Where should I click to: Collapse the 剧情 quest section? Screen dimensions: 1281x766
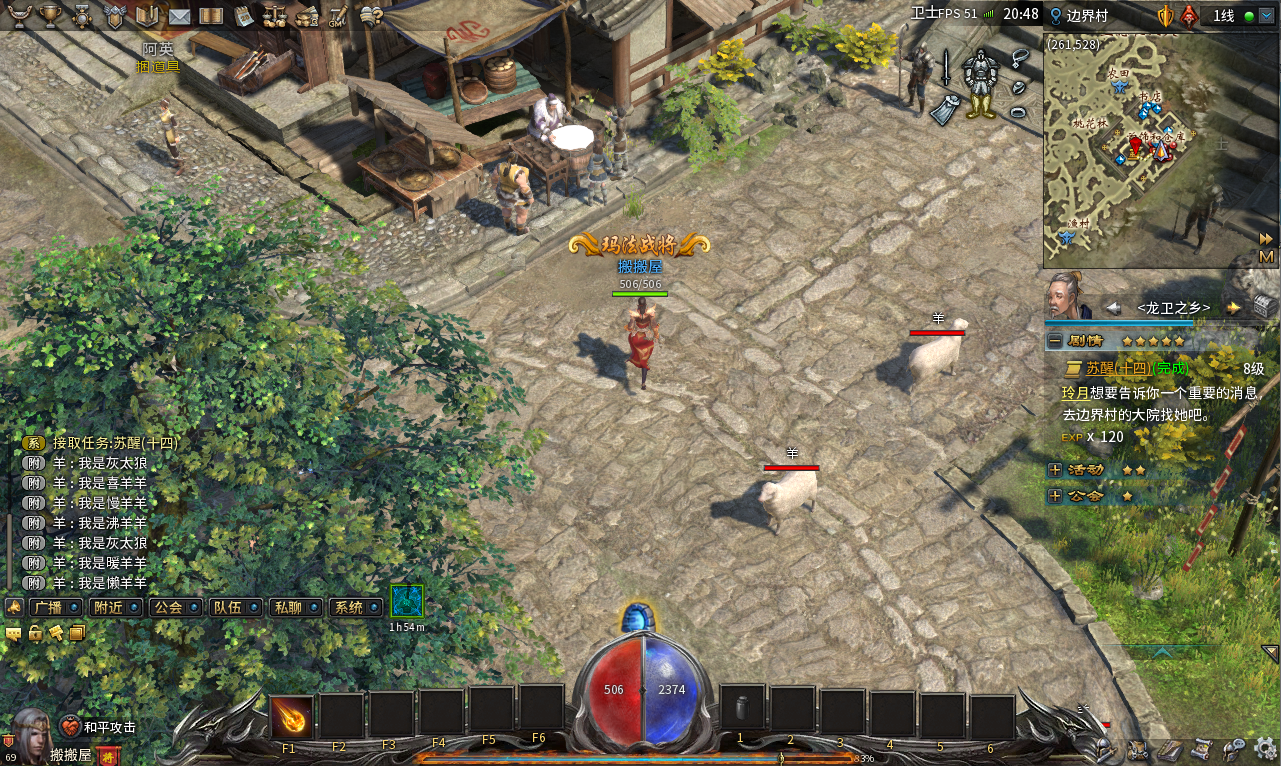(x=1055, y=341)
